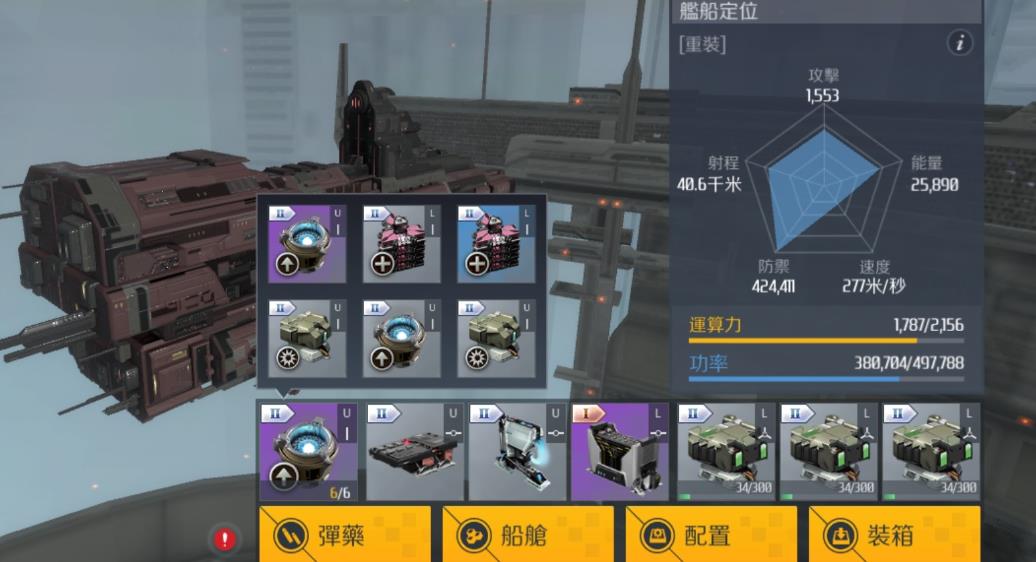Select the pink module with gray background

402,244
